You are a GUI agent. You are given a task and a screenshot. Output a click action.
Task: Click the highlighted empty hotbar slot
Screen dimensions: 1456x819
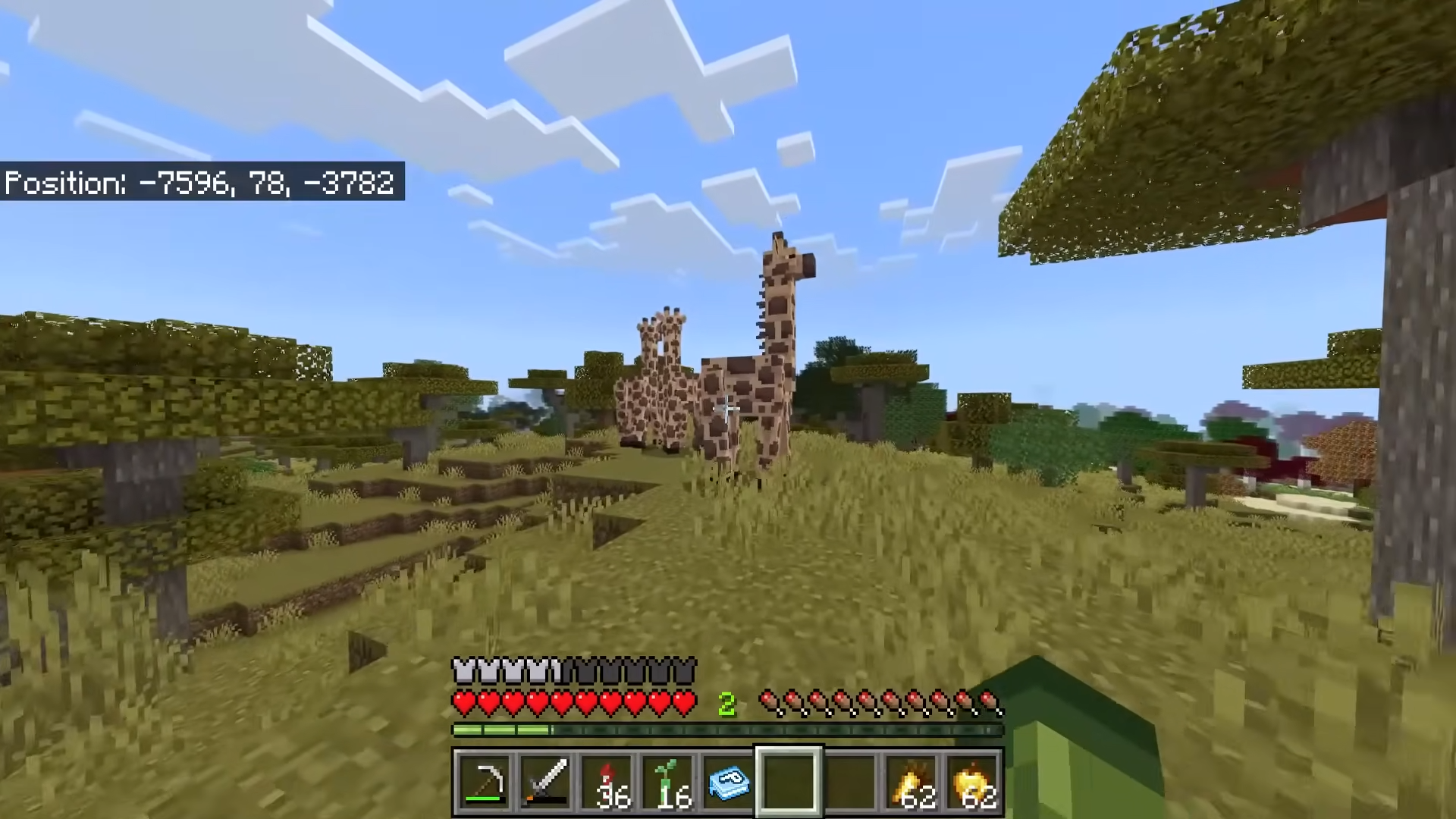tap(789, 781)
